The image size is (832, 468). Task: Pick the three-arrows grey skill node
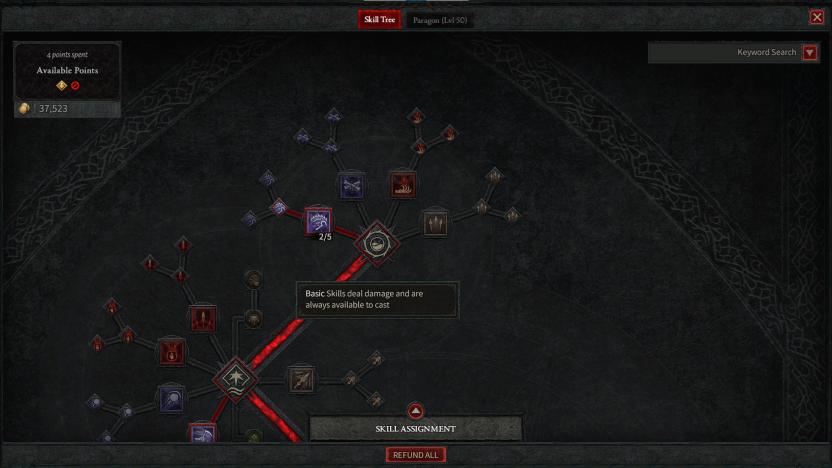[434, 221]
